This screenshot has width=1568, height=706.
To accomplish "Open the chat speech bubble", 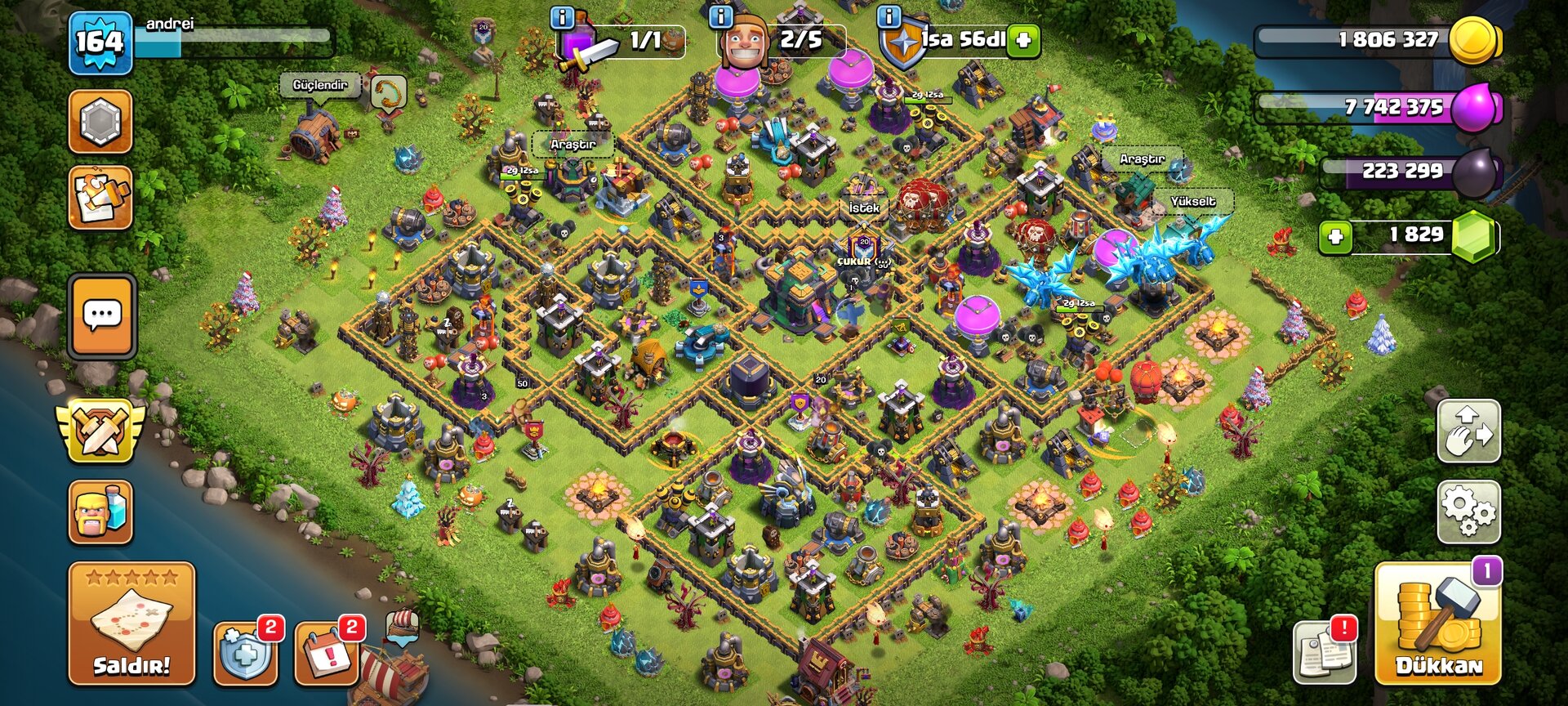I will coord(102,316).
